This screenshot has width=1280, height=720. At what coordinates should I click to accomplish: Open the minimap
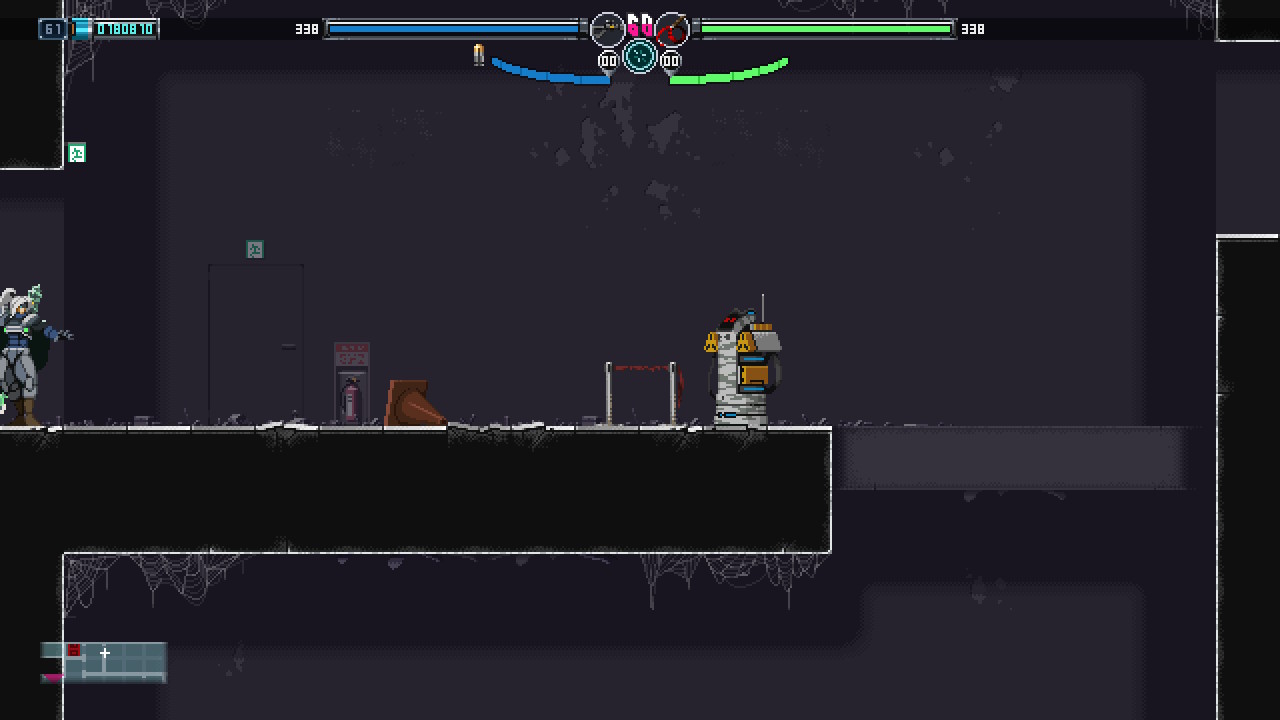[x=104, y=662]
